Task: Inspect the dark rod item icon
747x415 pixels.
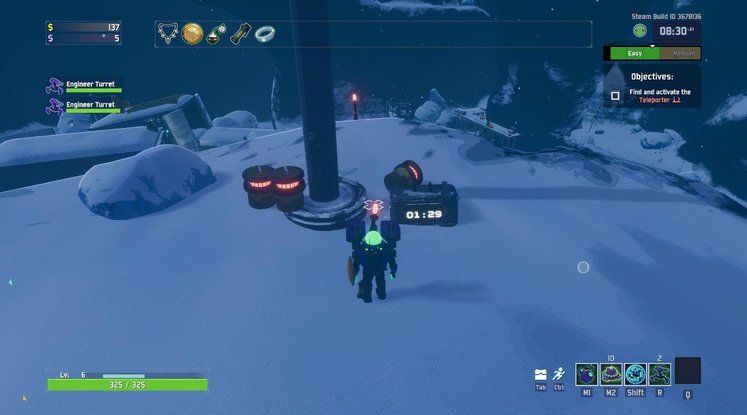Action: point(240,34)
